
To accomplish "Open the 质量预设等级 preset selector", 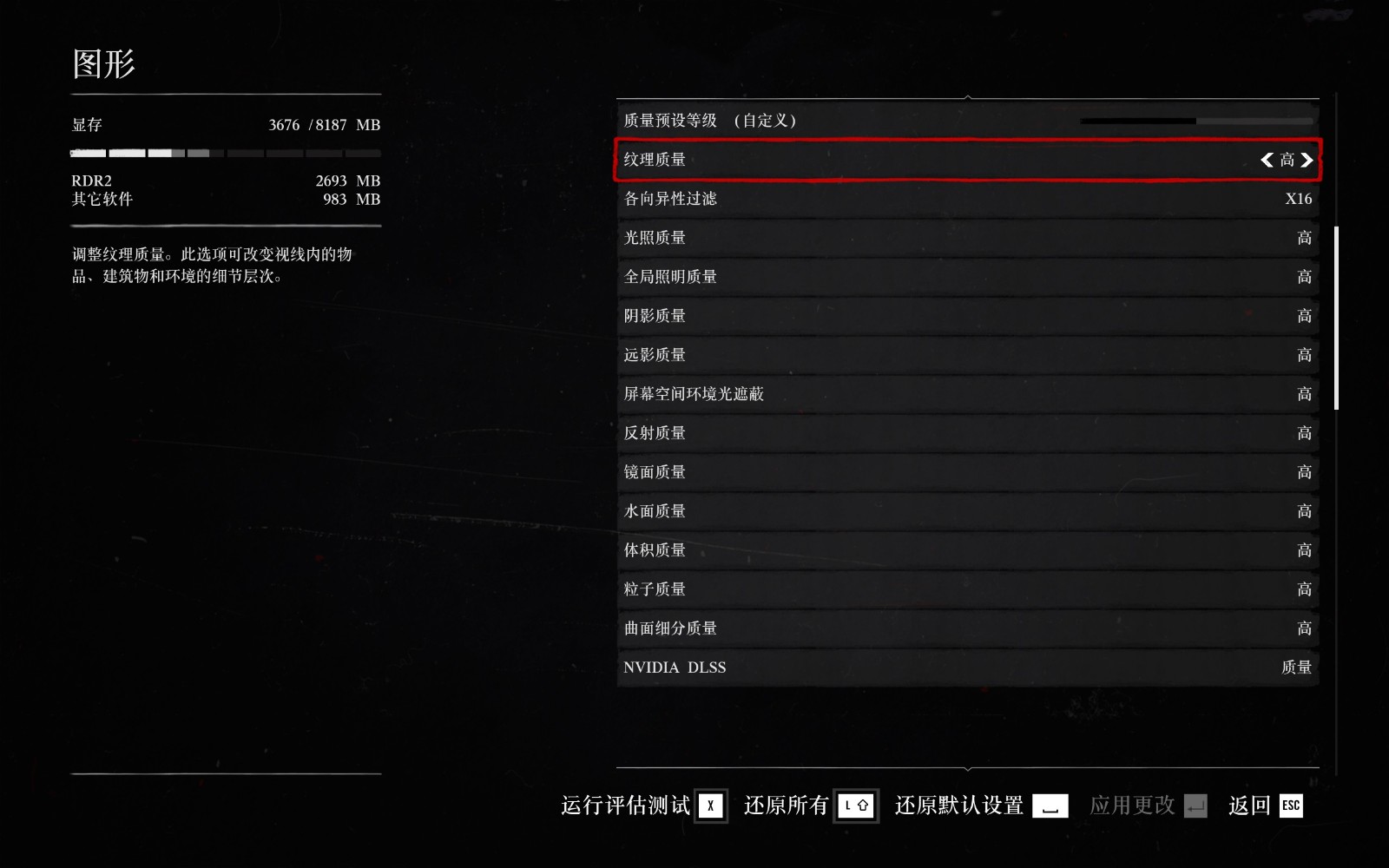I will pos(966,121).
